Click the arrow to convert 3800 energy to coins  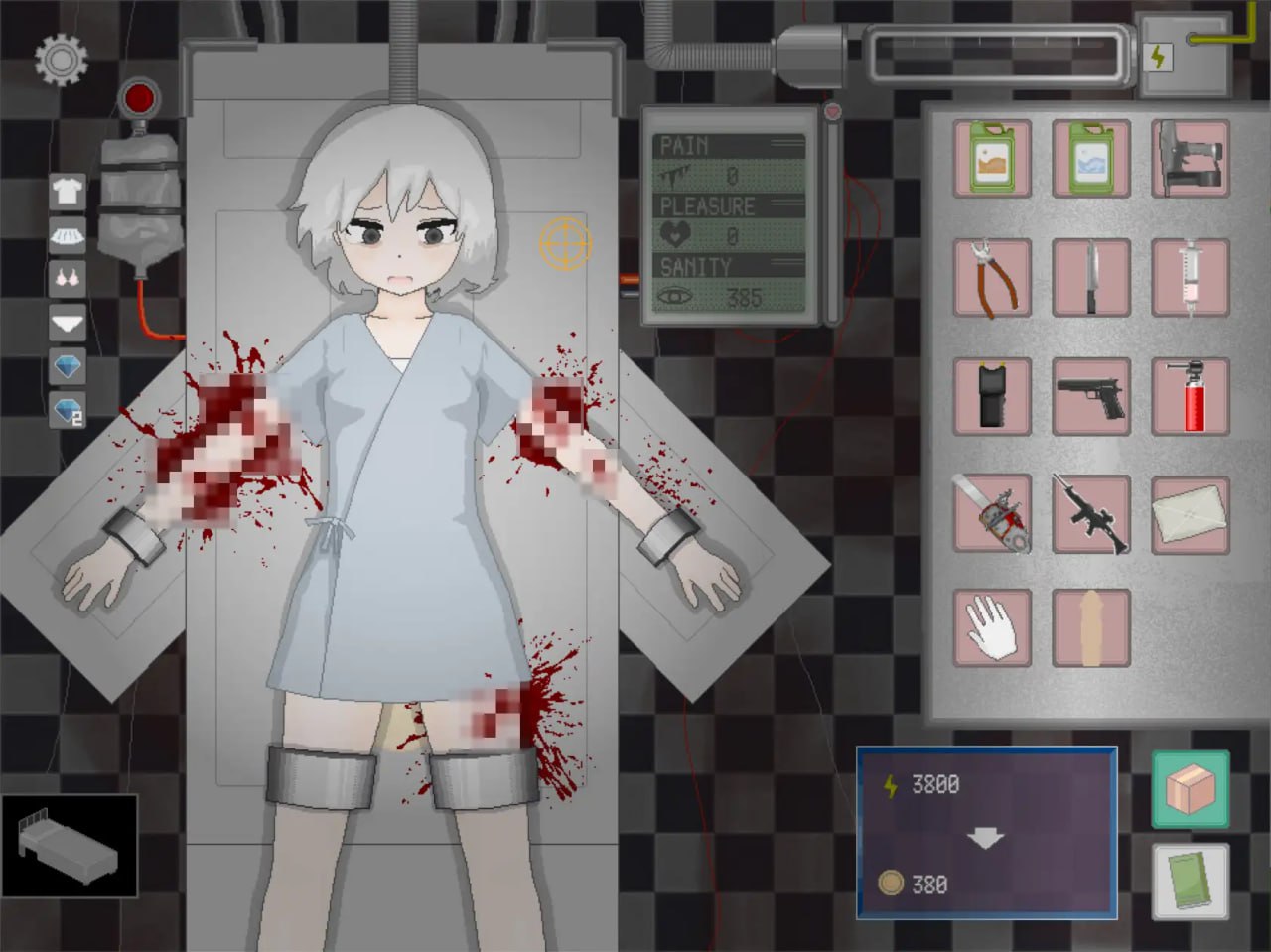tap(984, 837)
